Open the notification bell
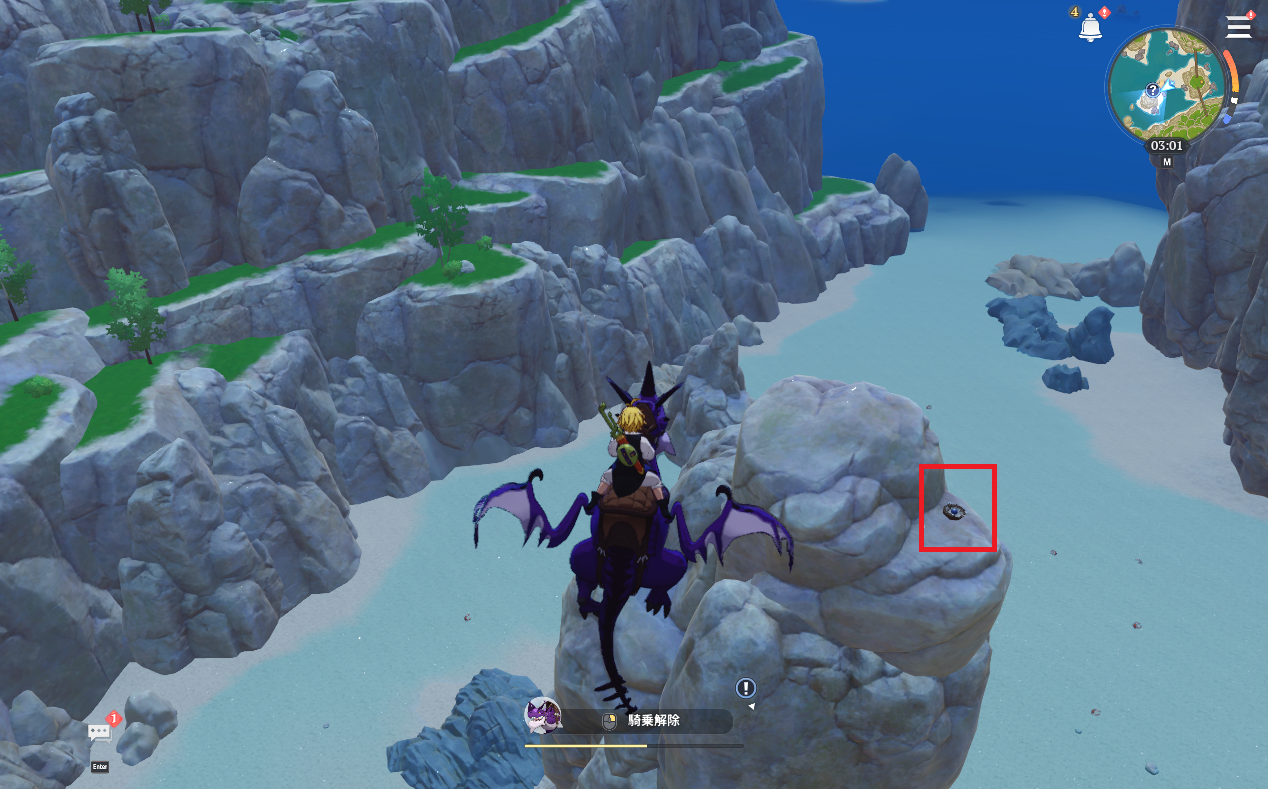The width and height of the screenshot is (1268, 789). 1089,29
